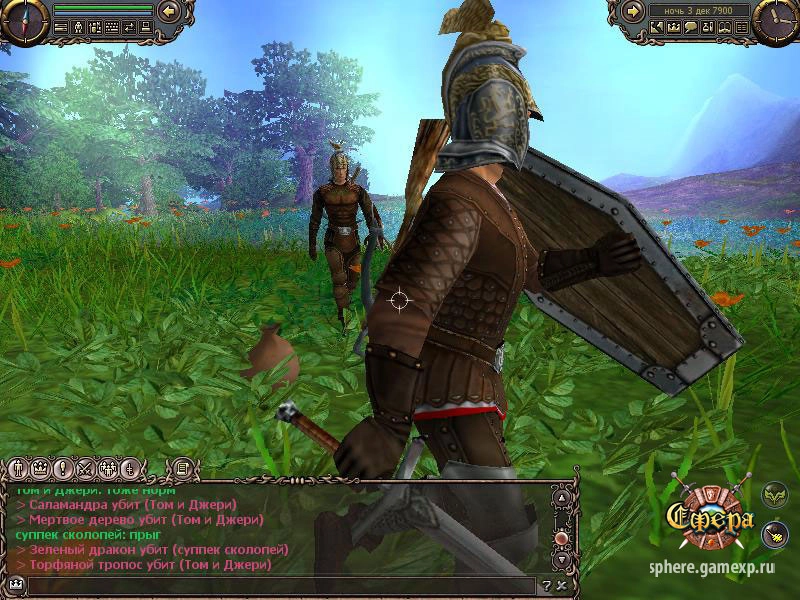Screen dimensions: 800x600
Task: Click the chat scrollbar's red slider knob
Action: point(561,539)
